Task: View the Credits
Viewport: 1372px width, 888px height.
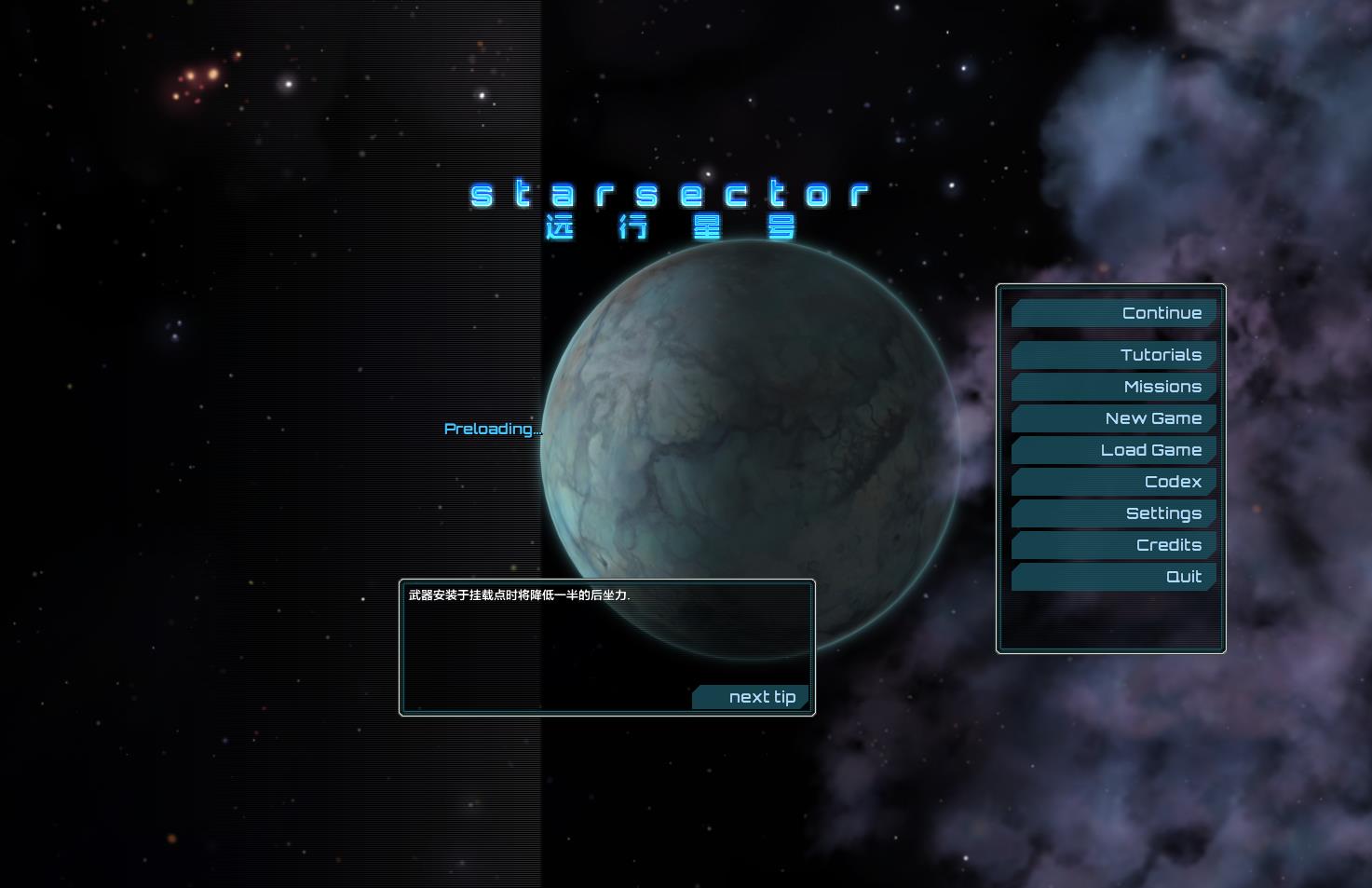Action: tap(1114, 545)
